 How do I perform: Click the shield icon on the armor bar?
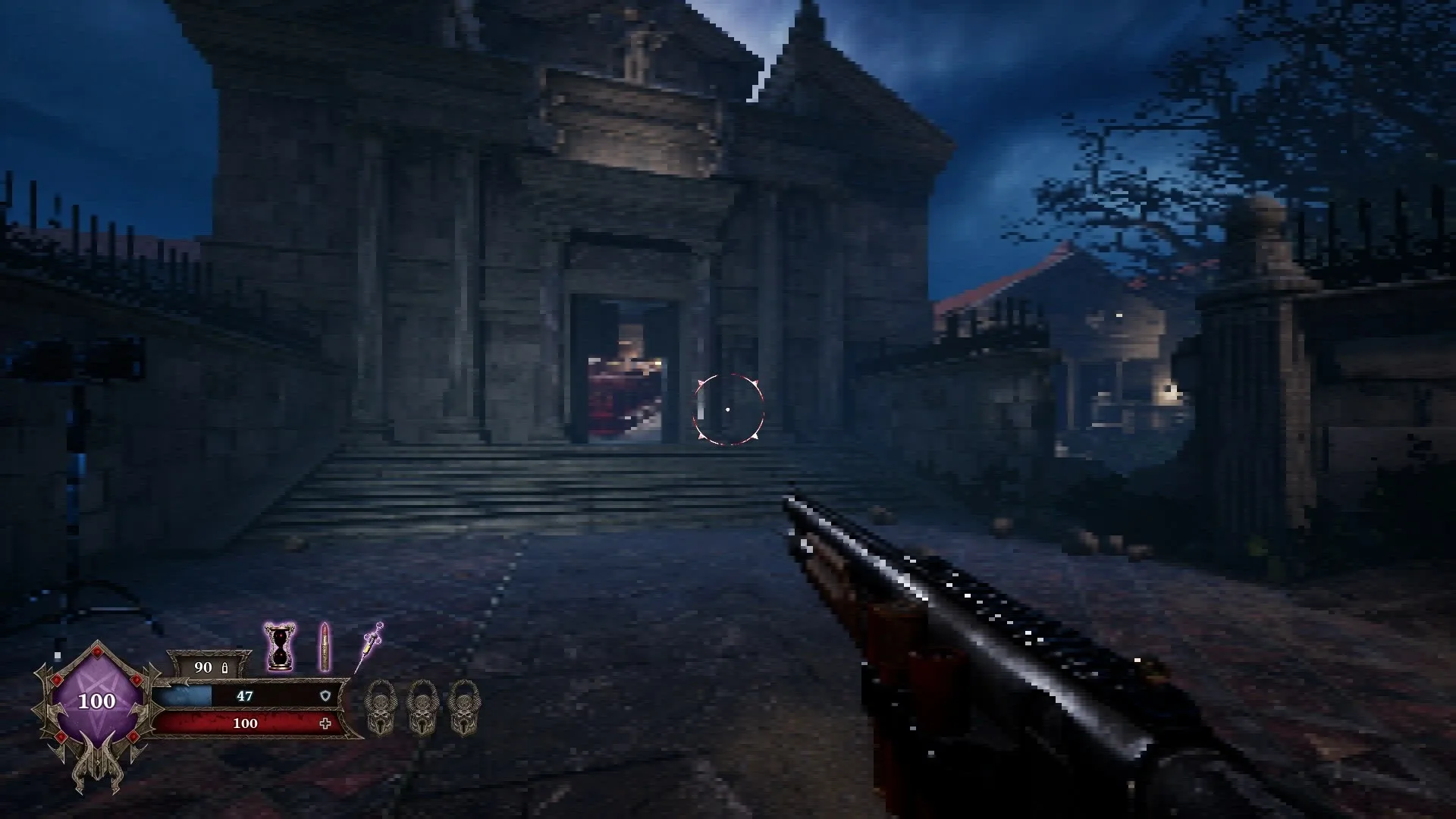tap(326, 697)
